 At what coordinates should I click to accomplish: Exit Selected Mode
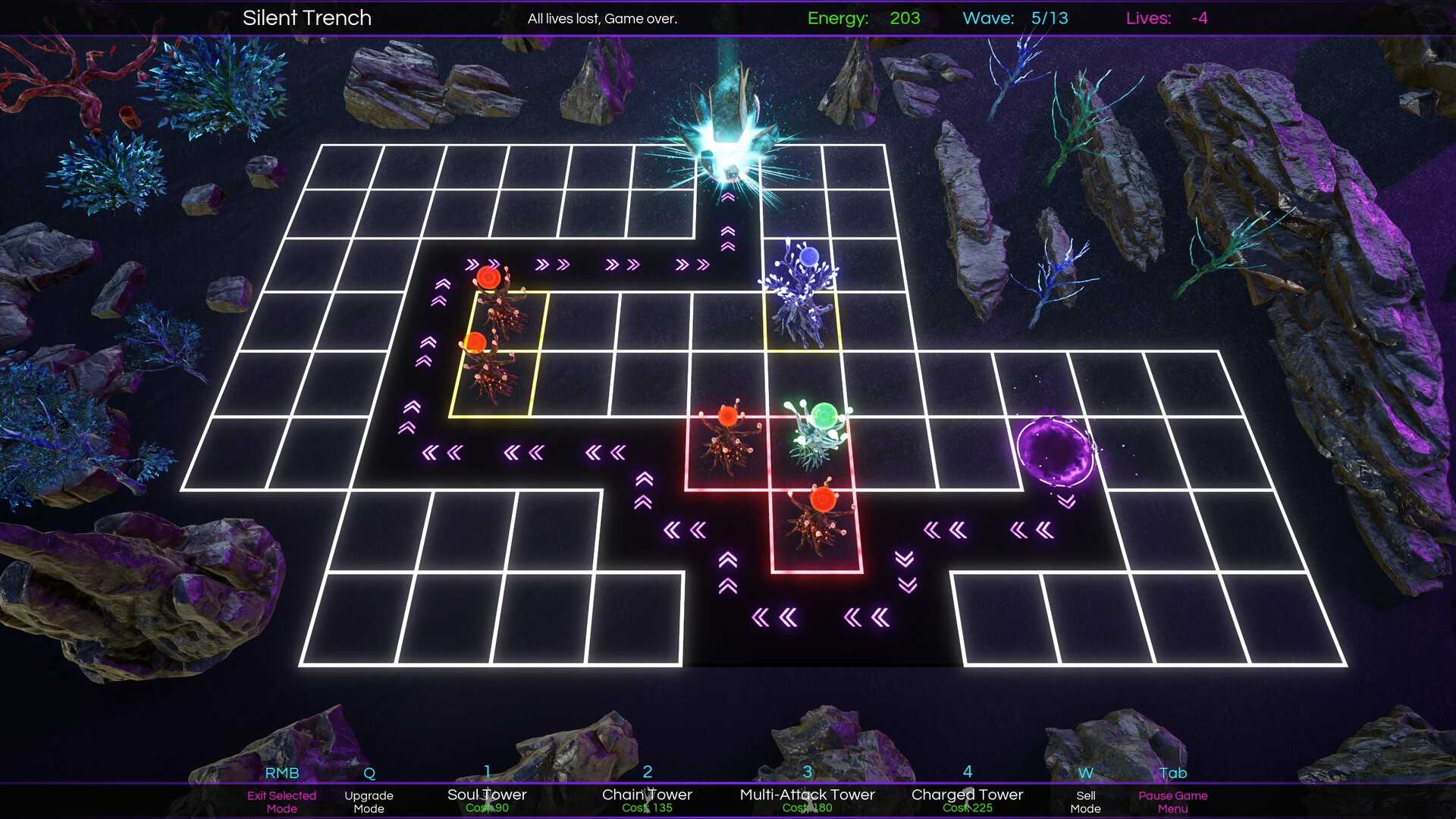click(x=281, y=802)
